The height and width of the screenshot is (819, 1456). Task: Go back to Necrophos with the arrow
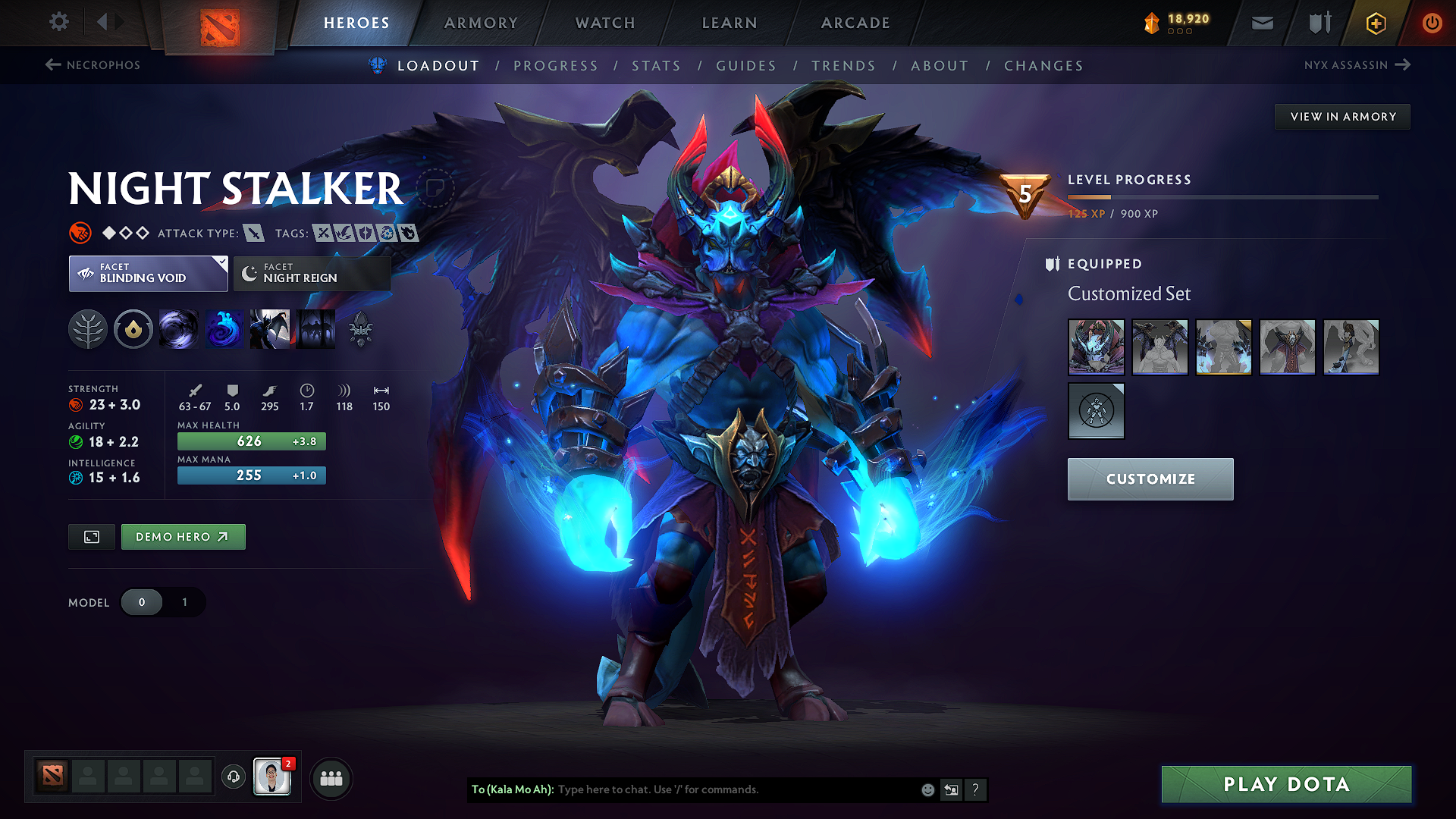pos(52,65)
